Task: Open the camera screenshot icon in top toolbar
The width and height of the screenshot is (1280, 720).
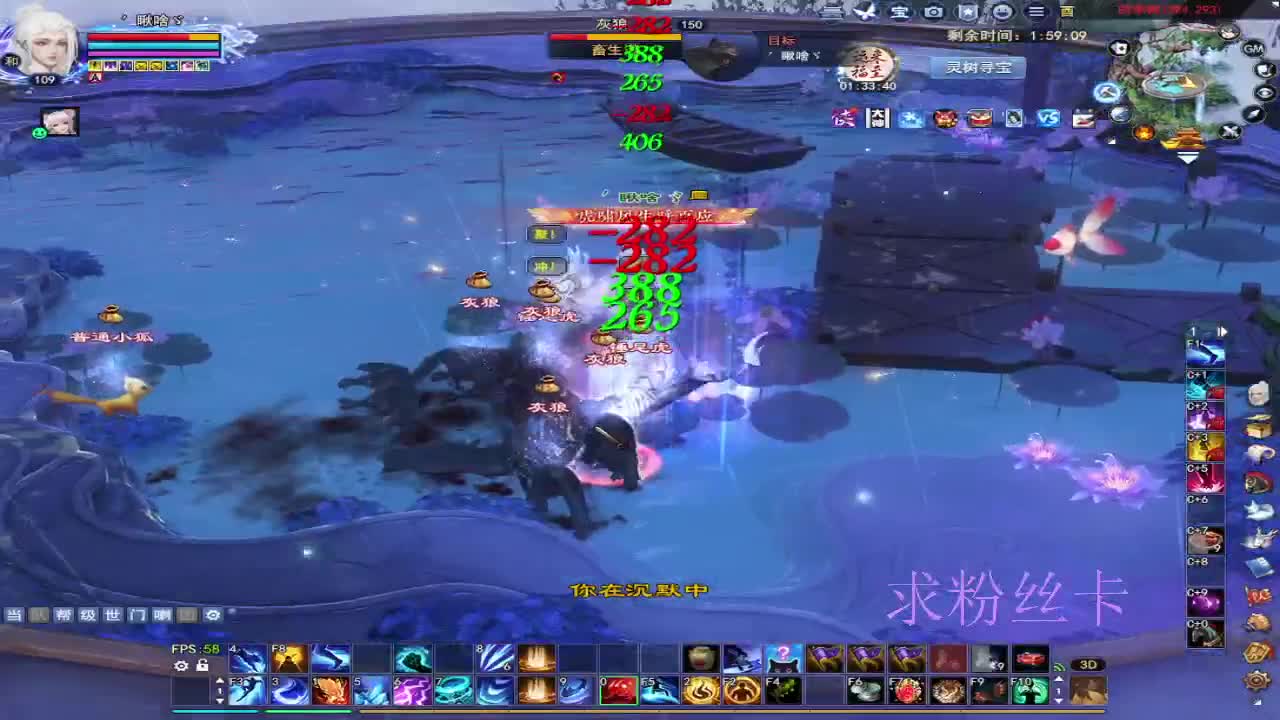Action: click(932, 11)
